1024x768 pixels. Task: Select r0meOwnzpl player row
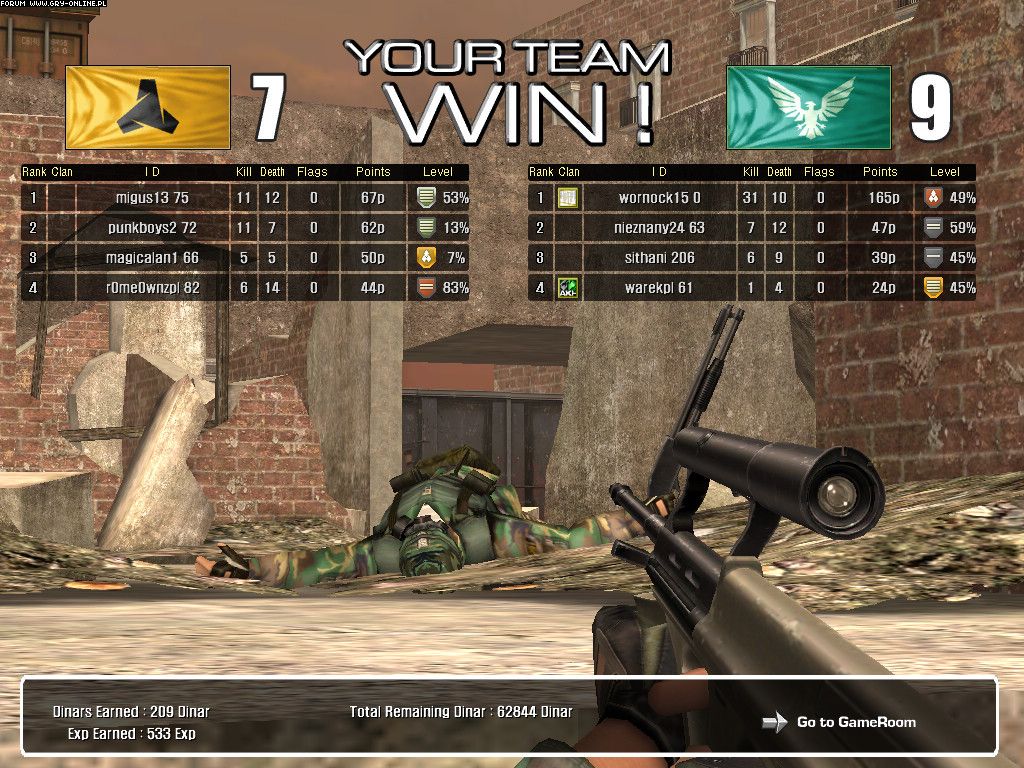[152, 288]
